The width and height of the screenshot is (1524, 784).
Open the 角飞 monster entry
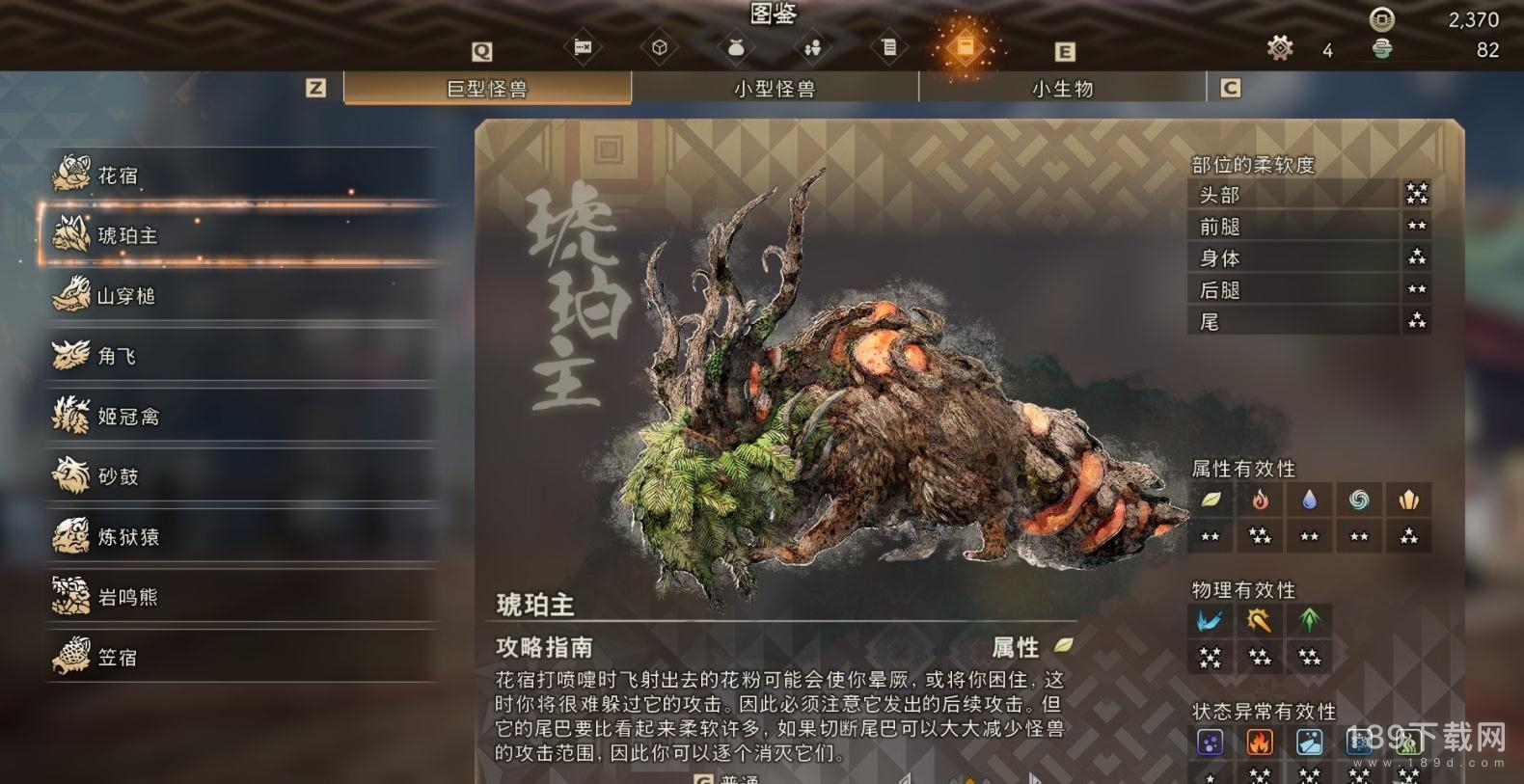coord(241,356)
